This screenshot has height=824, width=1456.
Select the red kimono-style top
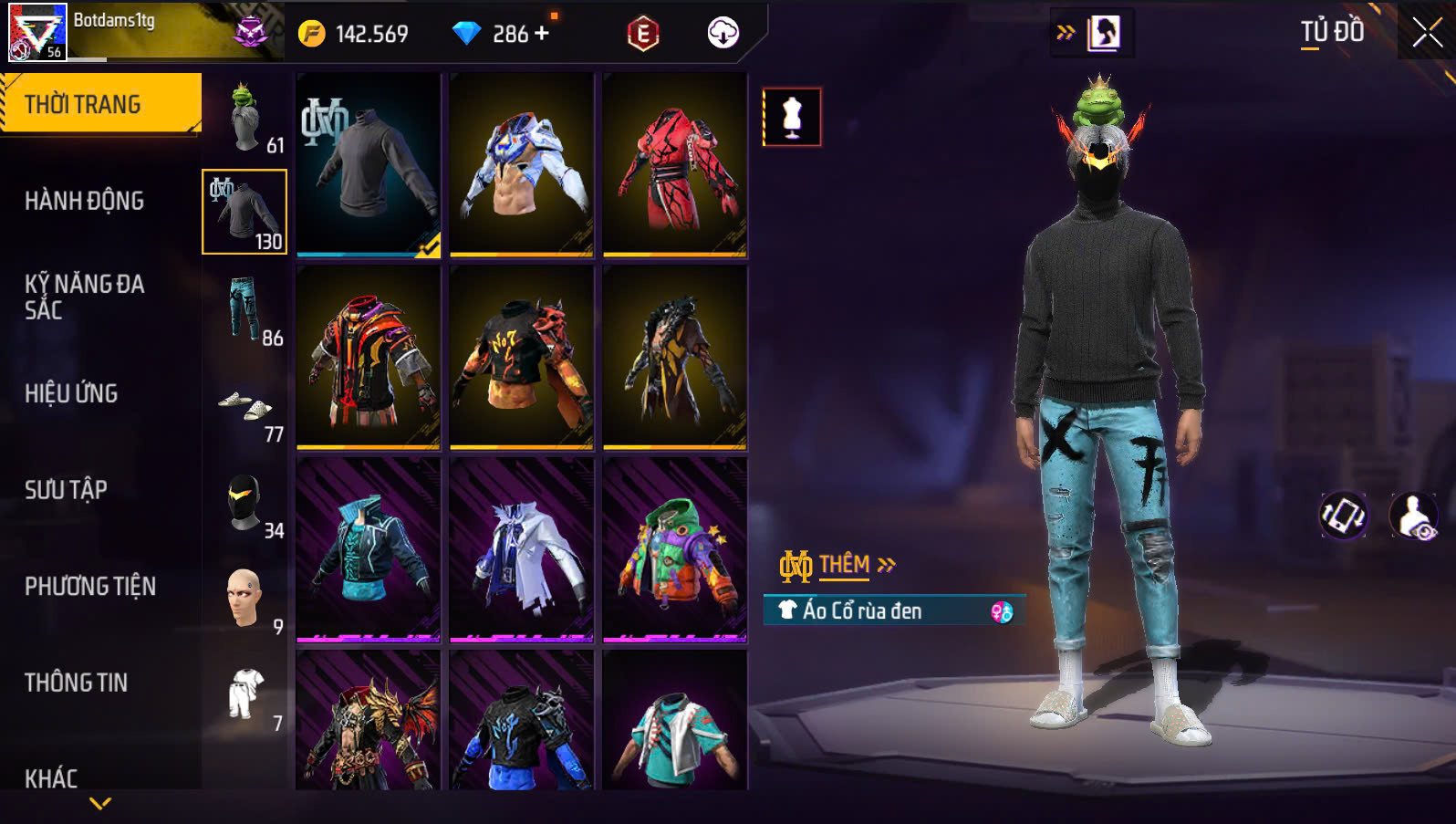pyautogui.click(x=675, y=164)
